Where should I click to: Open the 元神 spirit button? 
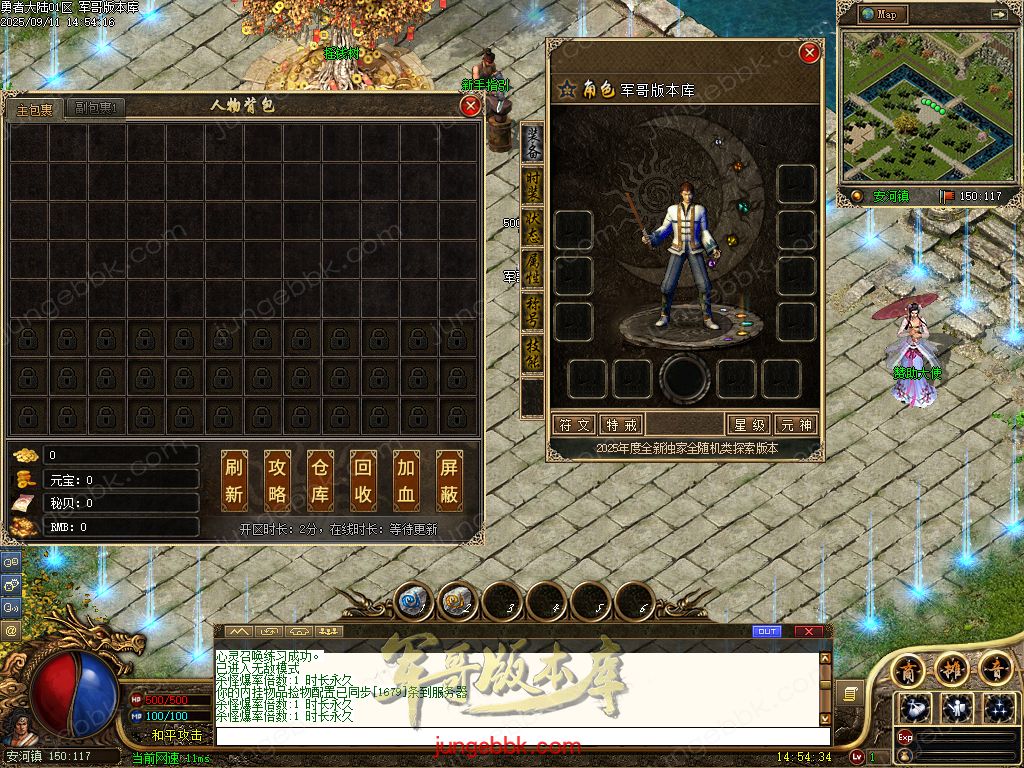[x=797, y=425]
